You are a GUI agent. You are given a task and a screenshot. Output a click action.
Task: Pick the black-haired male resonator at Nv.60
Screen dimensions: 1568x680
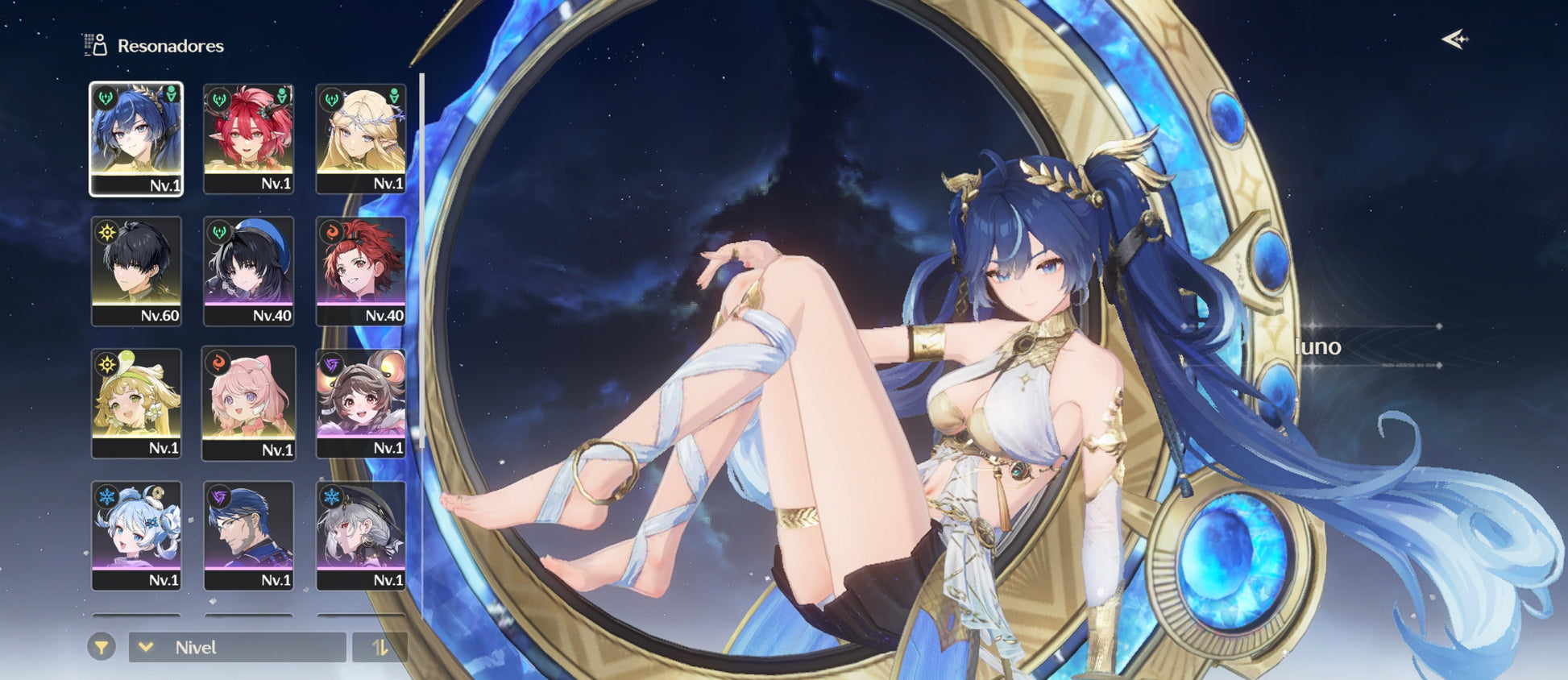(136, 271)
